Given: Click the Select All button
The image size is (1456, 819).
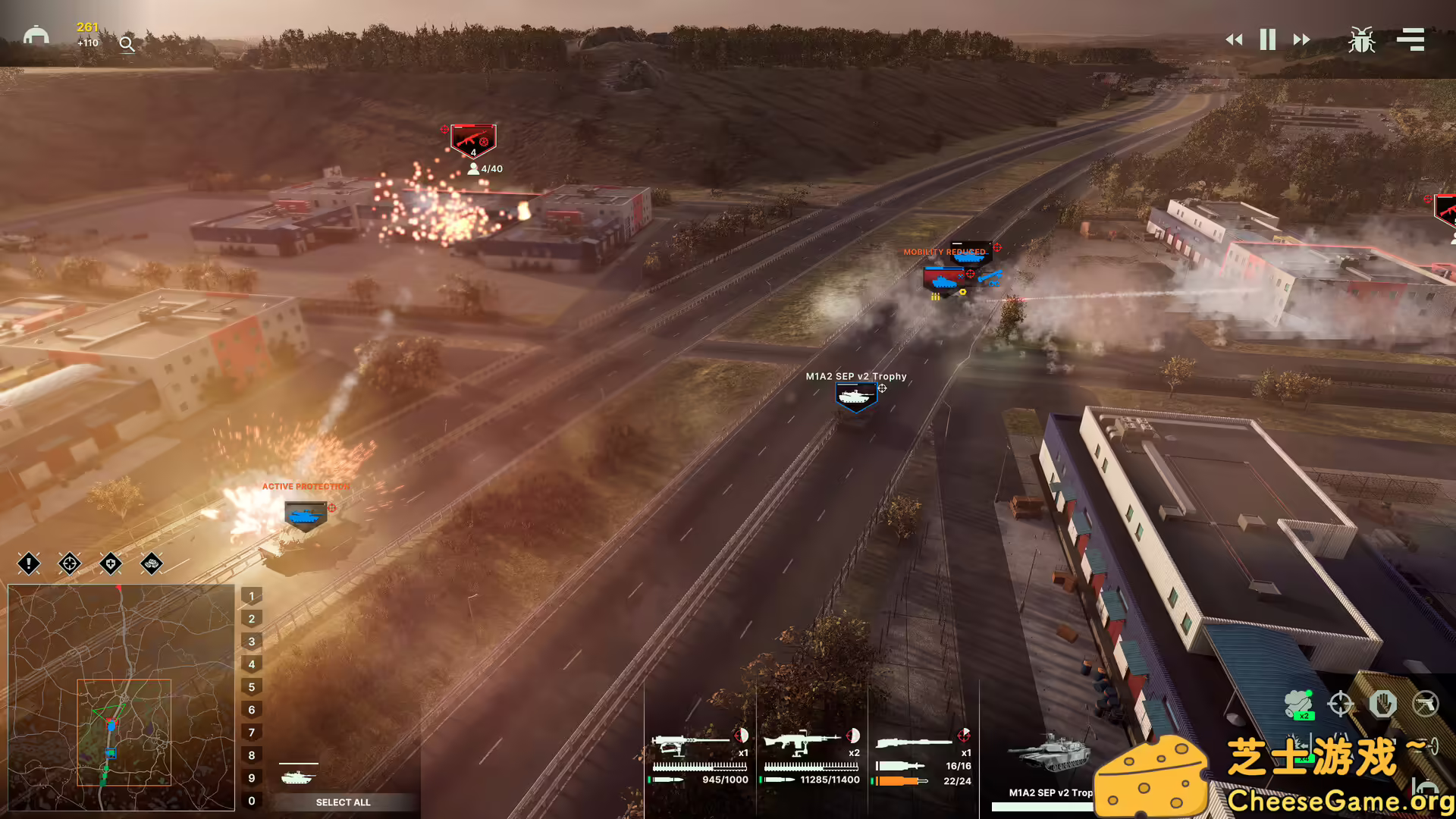Looking at the screenshot, I should click(343, 802).
